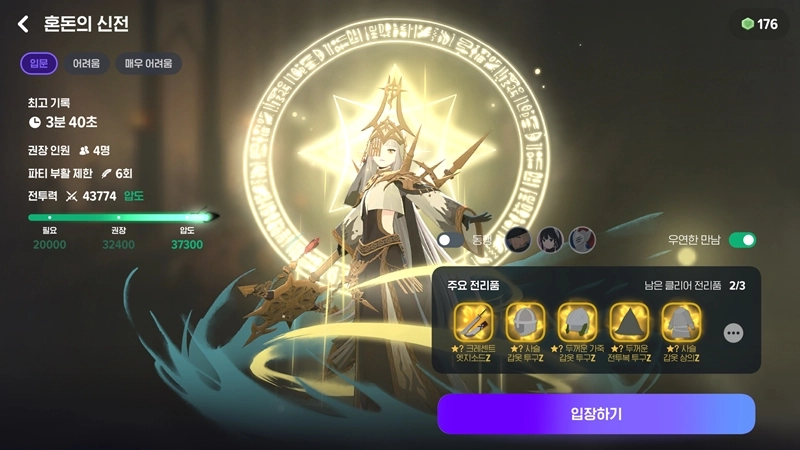Show more loot with the ellipsis button

pyautogui.click(x=734, y=333)
